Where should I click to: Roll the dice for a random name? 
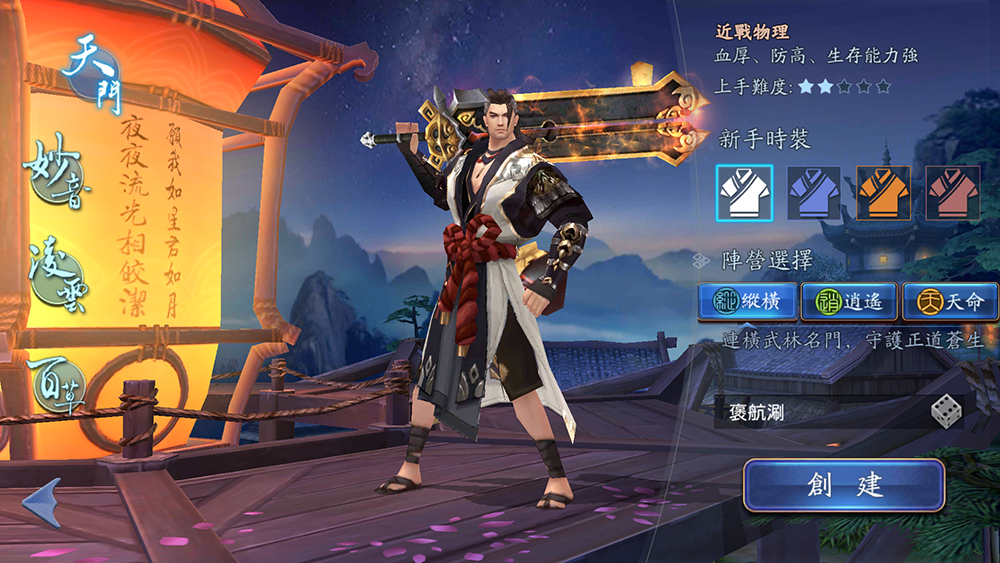[x=945, y=411]
